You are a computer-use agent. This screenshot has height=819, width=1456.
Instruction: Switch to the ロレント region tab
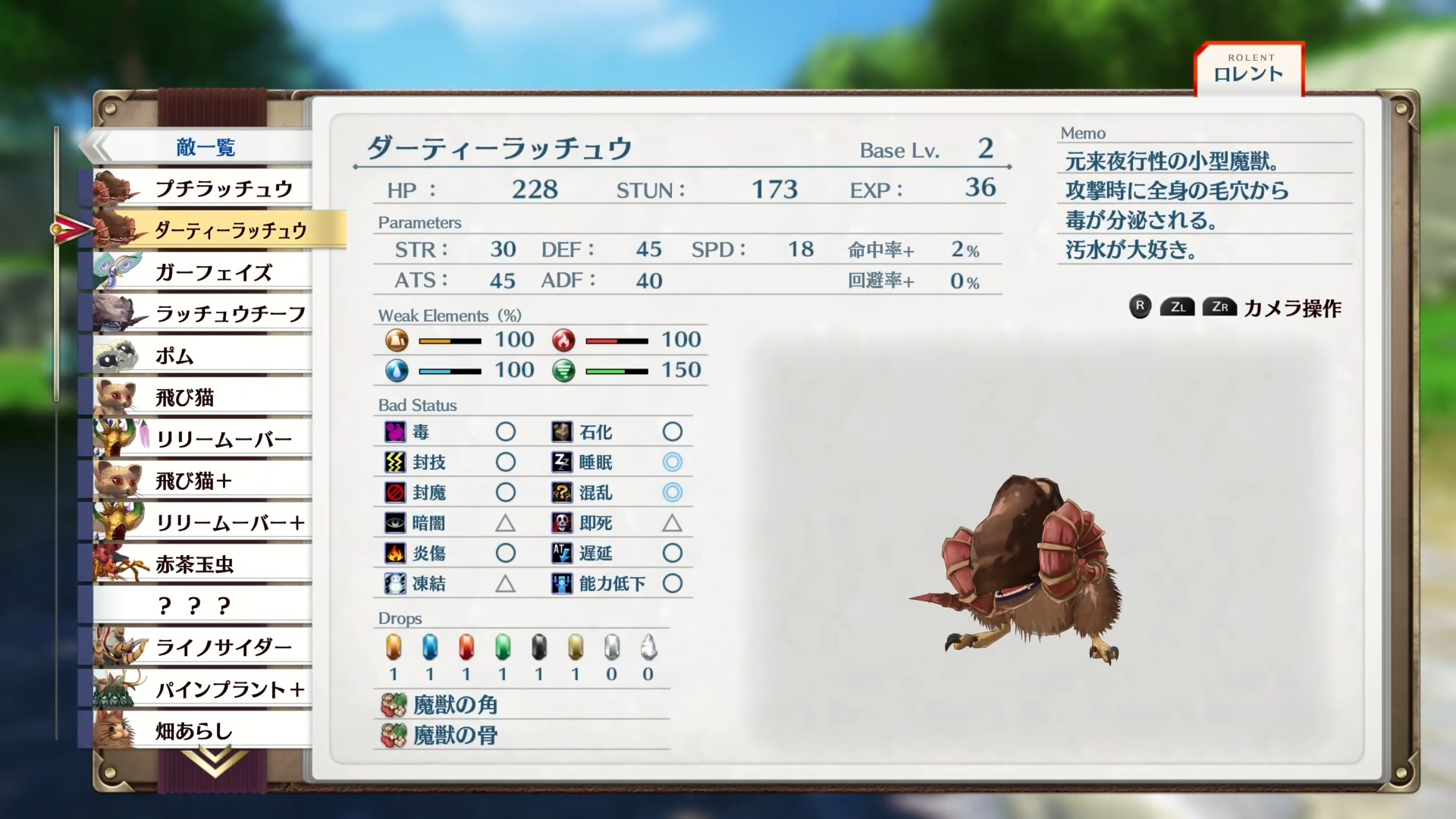click(1248, 70)
